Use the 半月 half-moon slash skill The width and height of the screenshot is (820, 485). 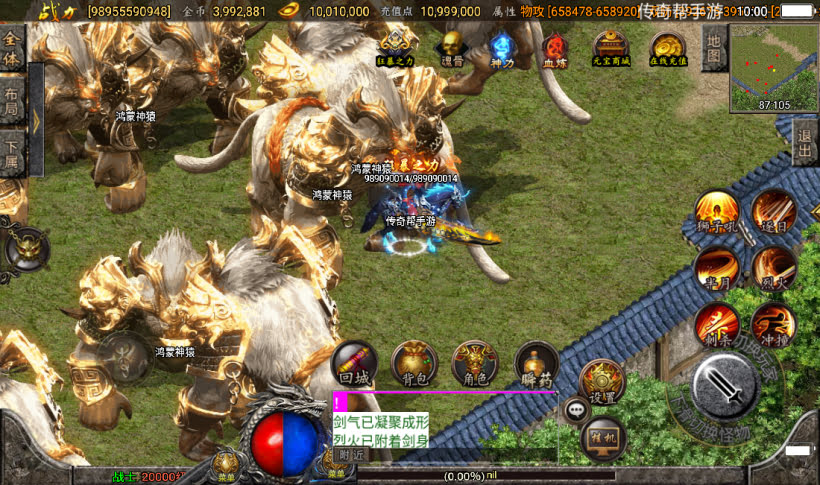pos(716,267)
